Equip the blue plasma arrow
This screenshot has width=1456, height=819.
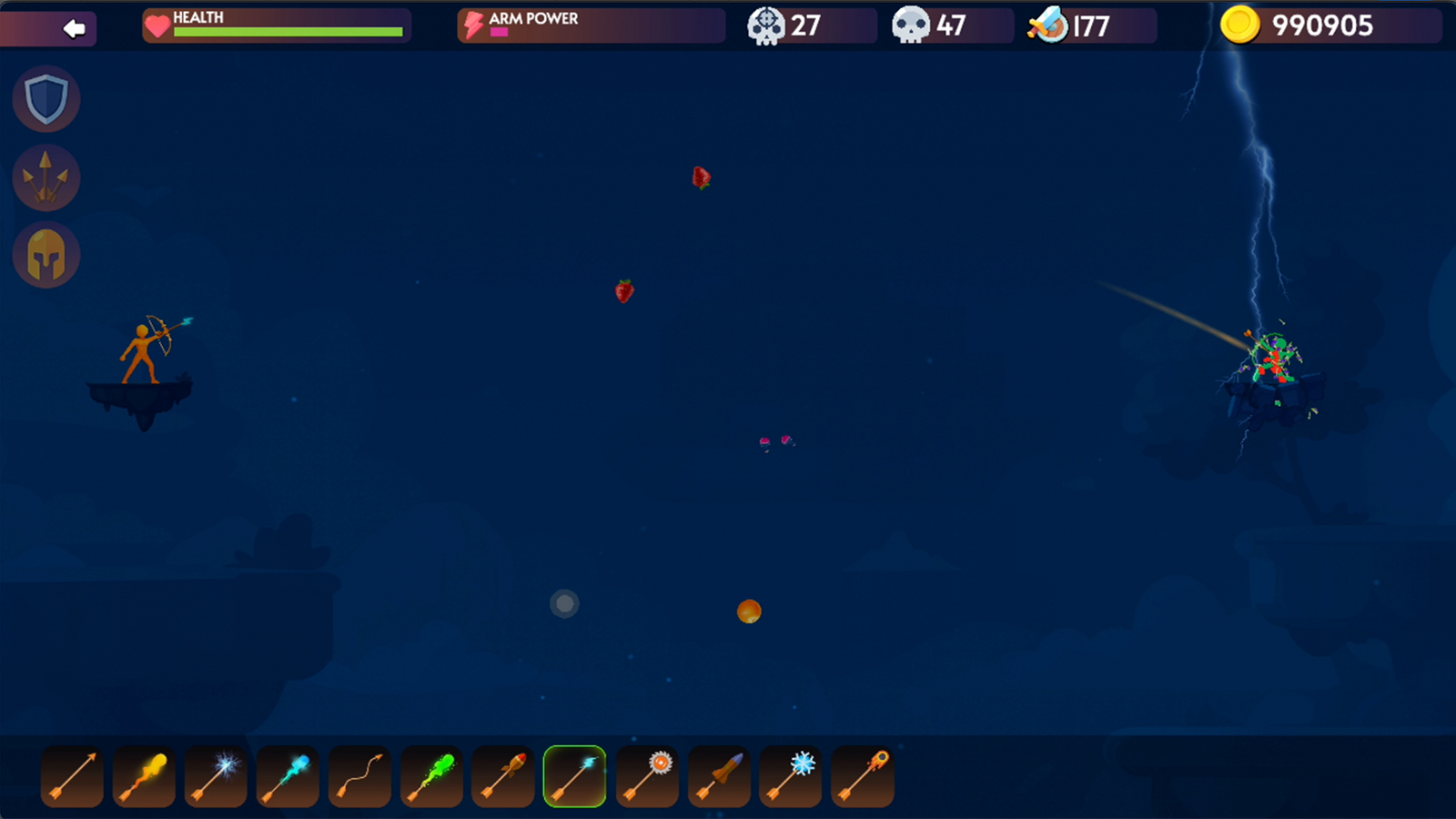pos(287,775)
